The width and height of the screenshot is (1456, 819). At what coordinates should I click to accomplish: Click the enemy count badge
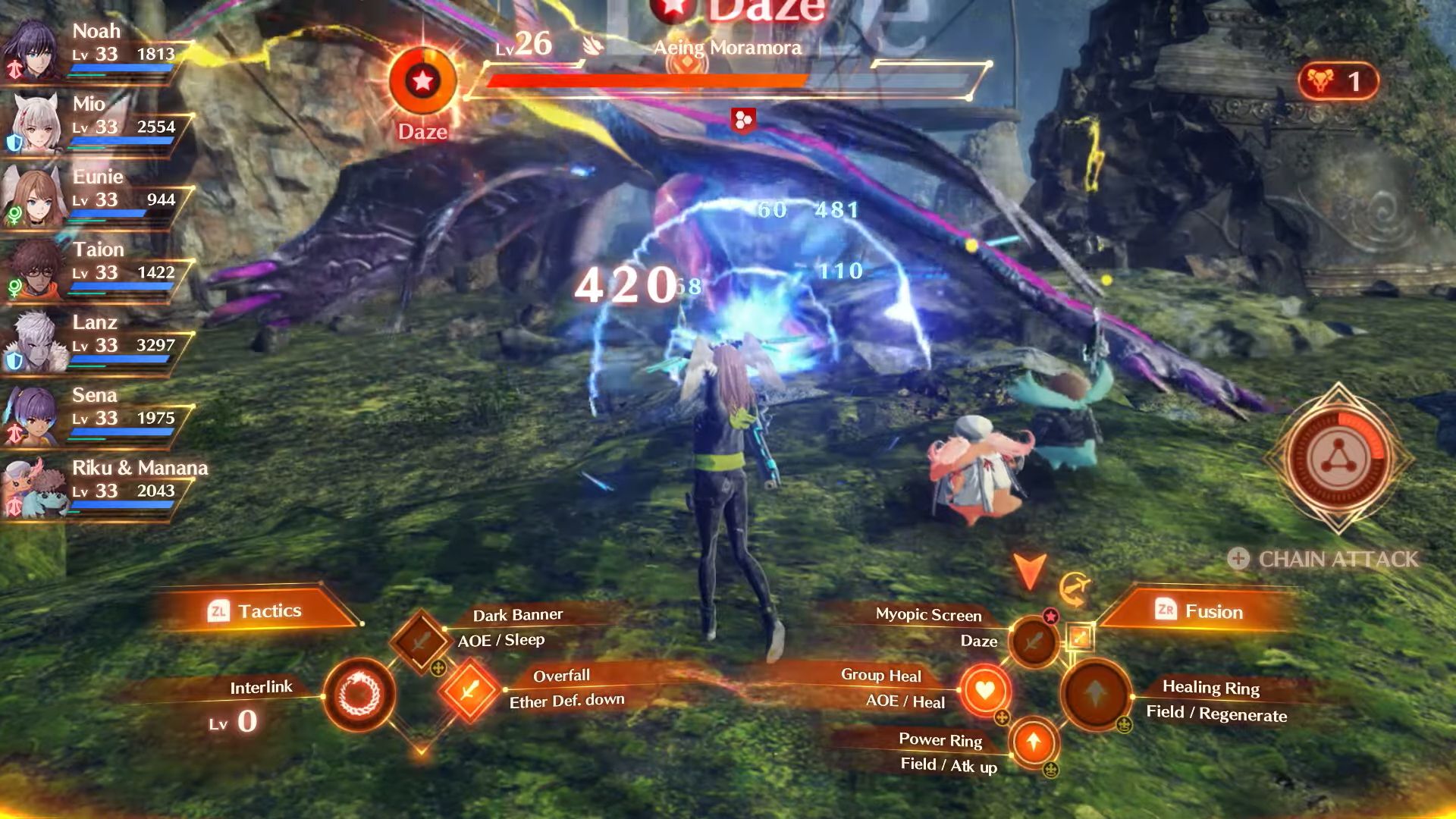(x=1338, y=81)
